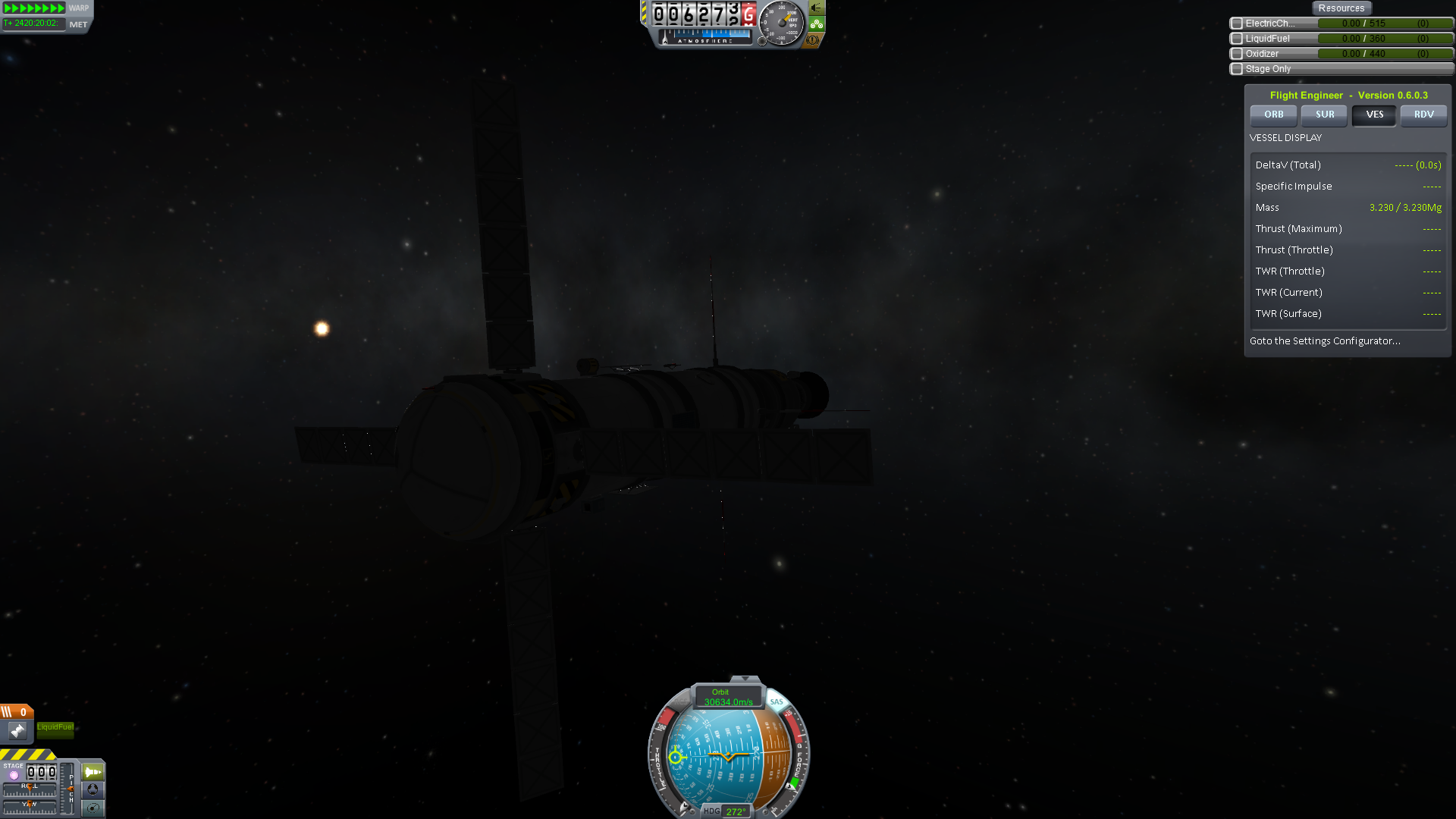
Task: Toggle the Stage Only checkbox
Action: tap(1237, 69)
